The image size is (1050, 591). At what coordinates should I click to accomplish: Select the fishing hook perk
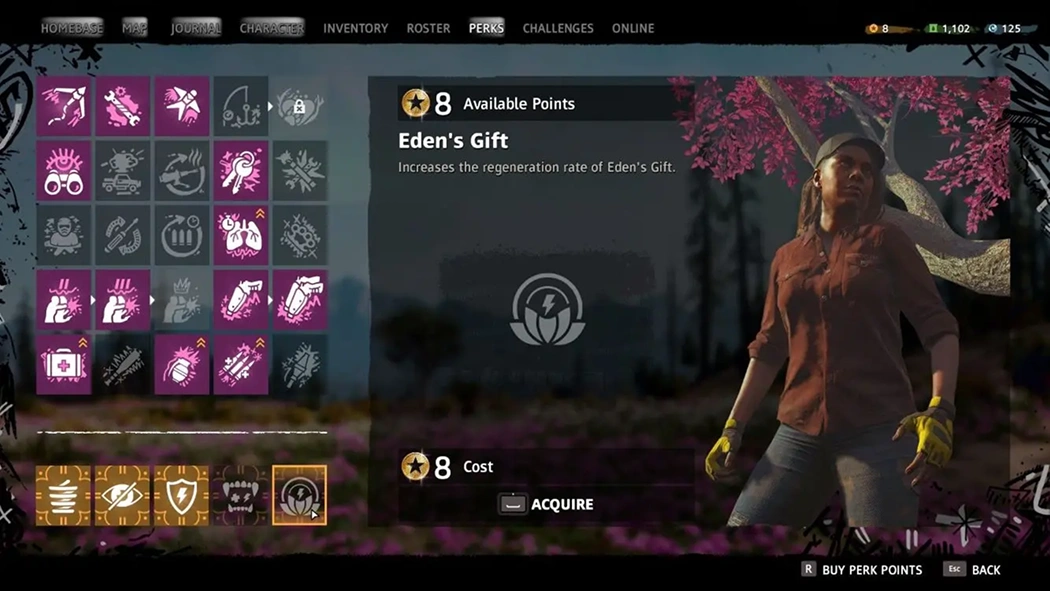pos(240,106)
